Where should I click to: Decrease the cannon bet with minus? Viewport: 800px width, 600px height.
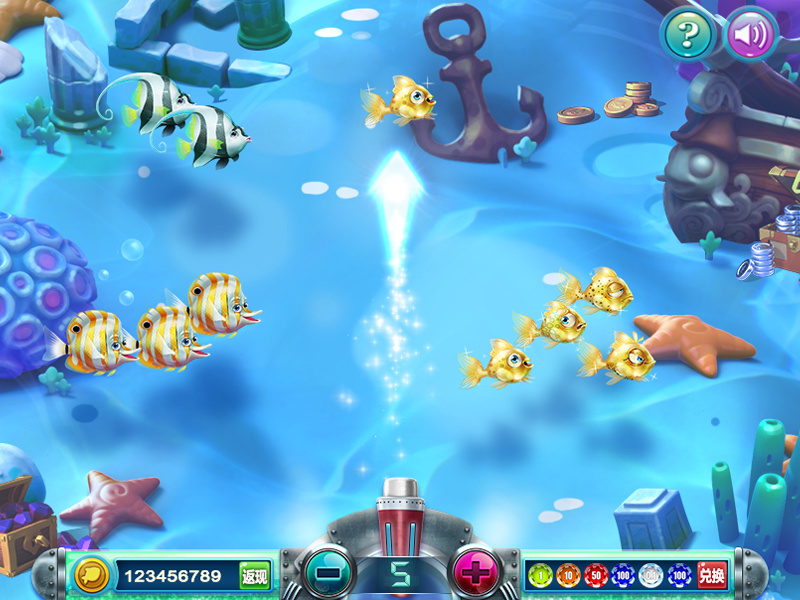(328, 574)
